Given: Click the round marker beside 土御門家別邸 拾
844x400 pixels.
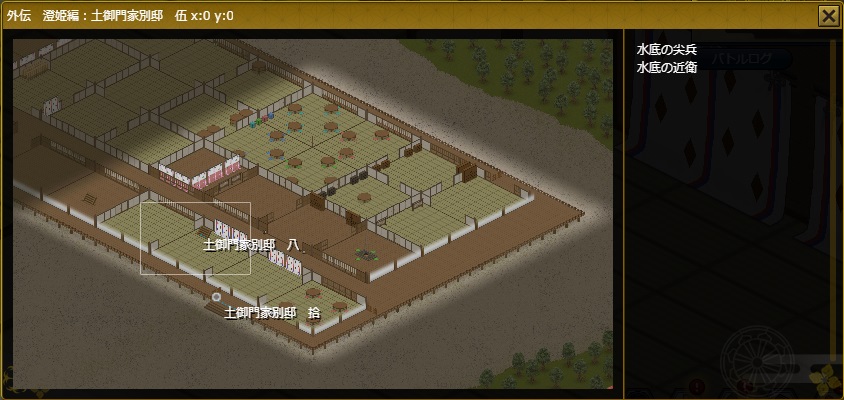Looking at the screenshot, I should pos(216,297).
